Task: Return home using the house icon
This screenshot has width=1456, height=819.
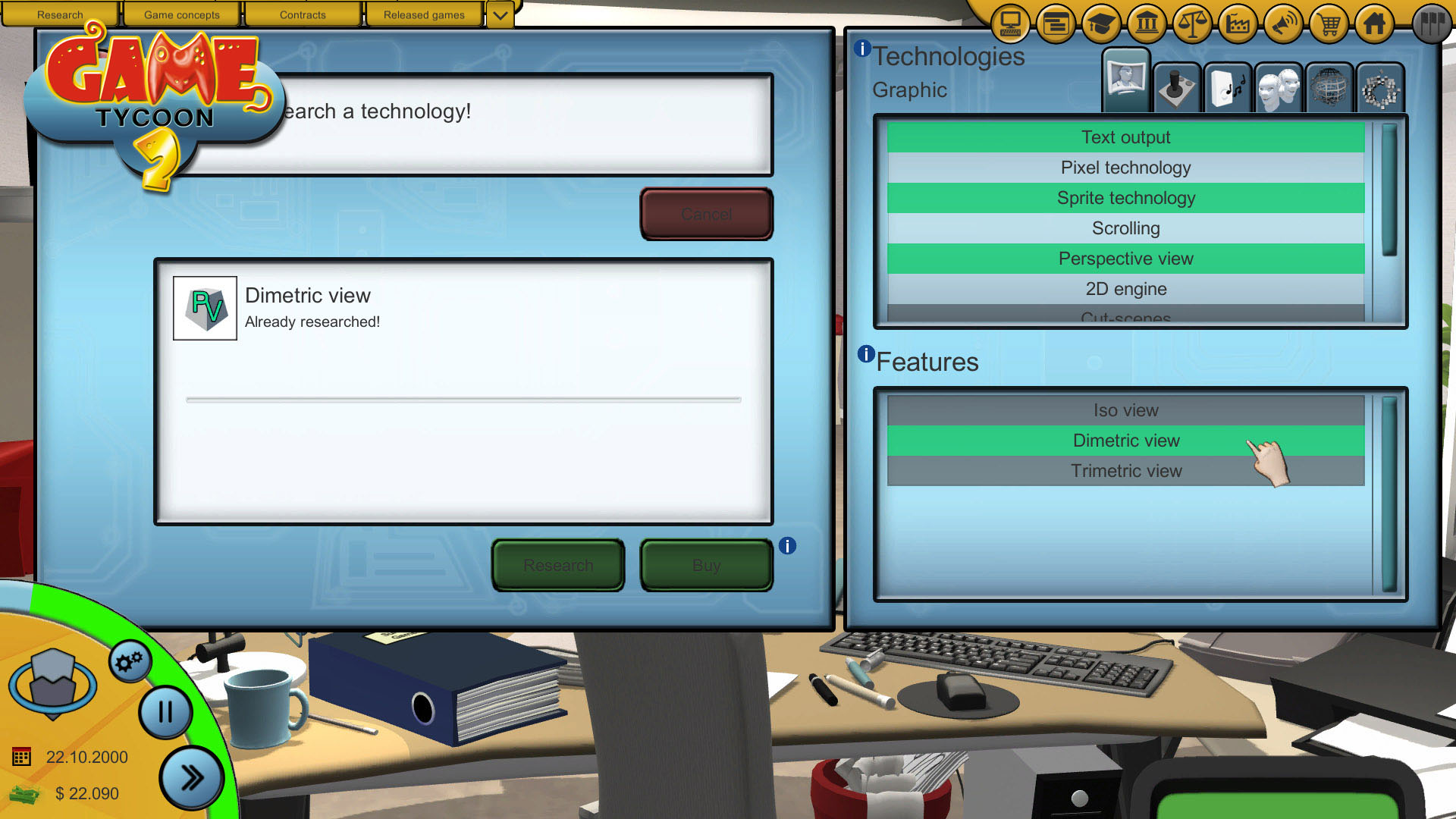Action: click(1373, 24)
